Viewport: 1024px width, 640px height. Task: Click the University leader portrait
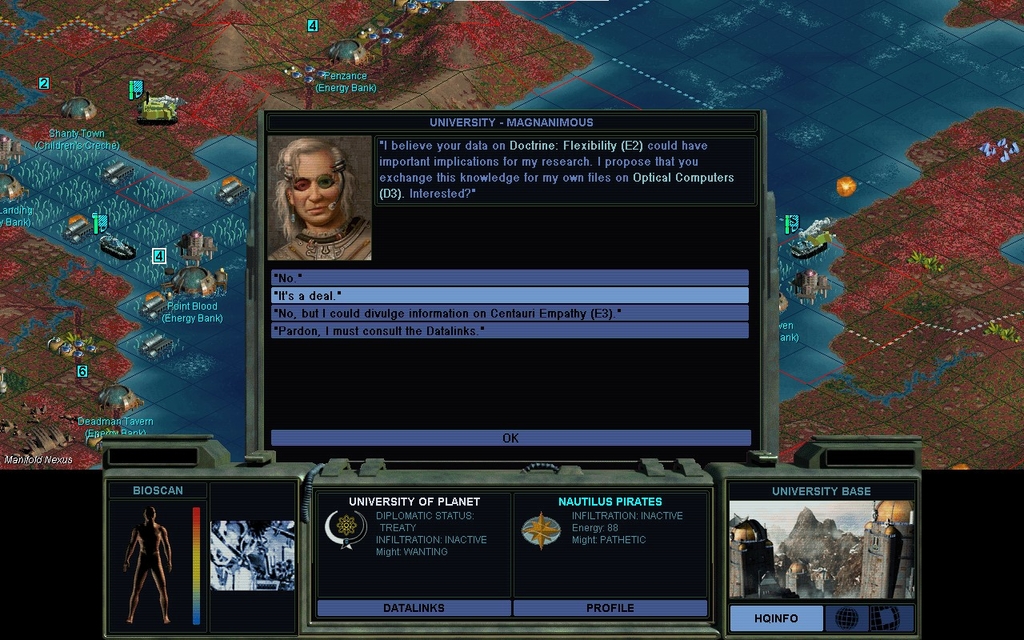pyautogui.click(x=319, y=198)
